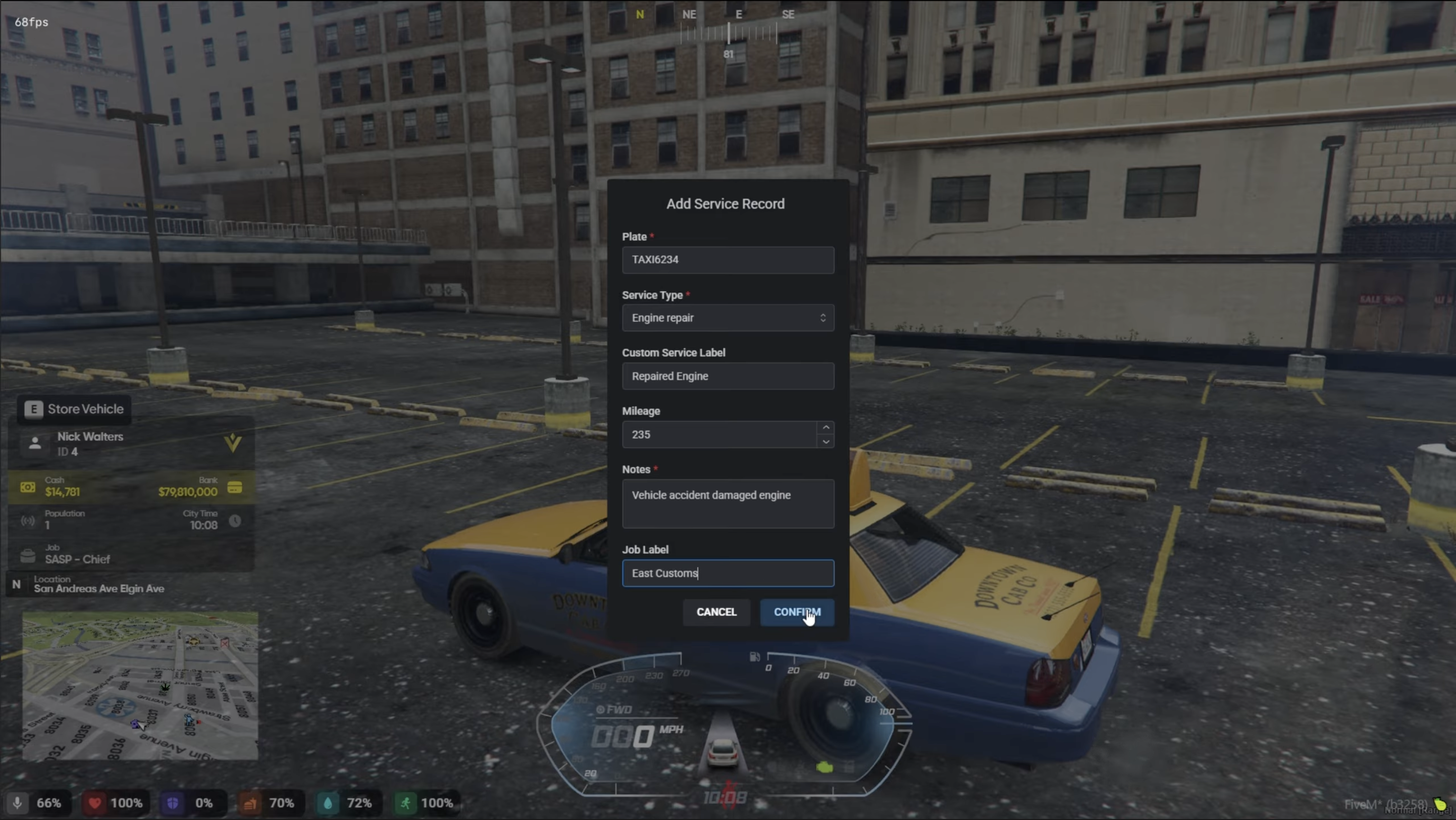Click the purple shield armor icon
Screen dimensions: 1456x820
click(173, 803)
